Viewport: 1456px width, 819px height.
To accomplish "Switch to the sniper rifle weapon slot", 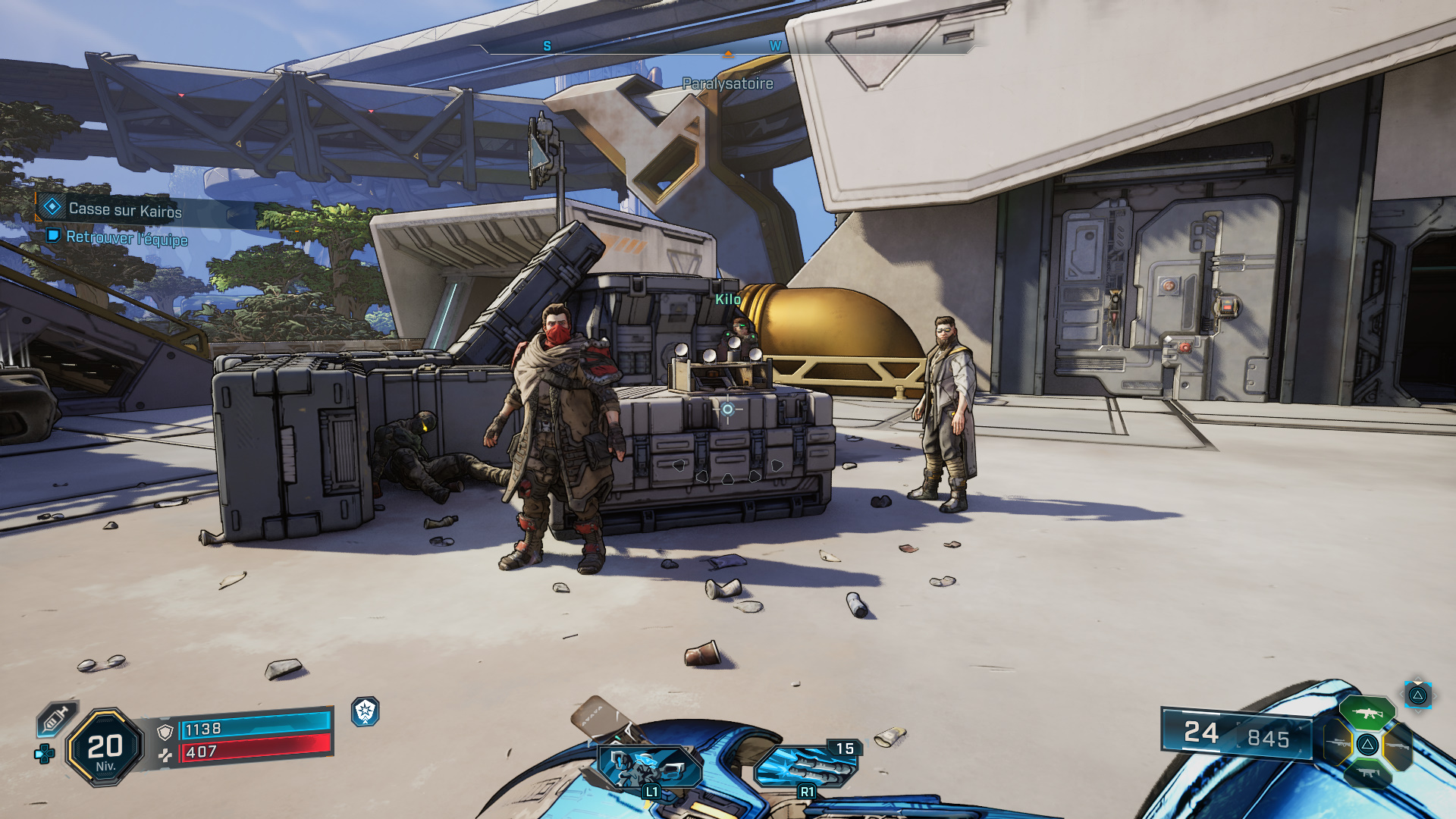I will pos(1338,744).
